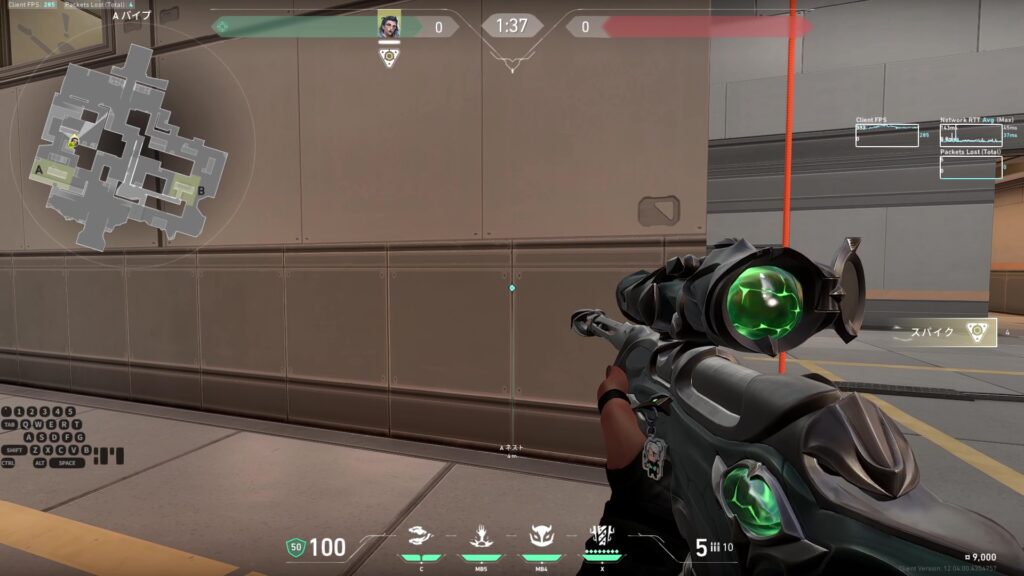This screenshot has width=1024, height=576.
Task: Click the yellow player marker on the minimap
Action: coord(73,143)
